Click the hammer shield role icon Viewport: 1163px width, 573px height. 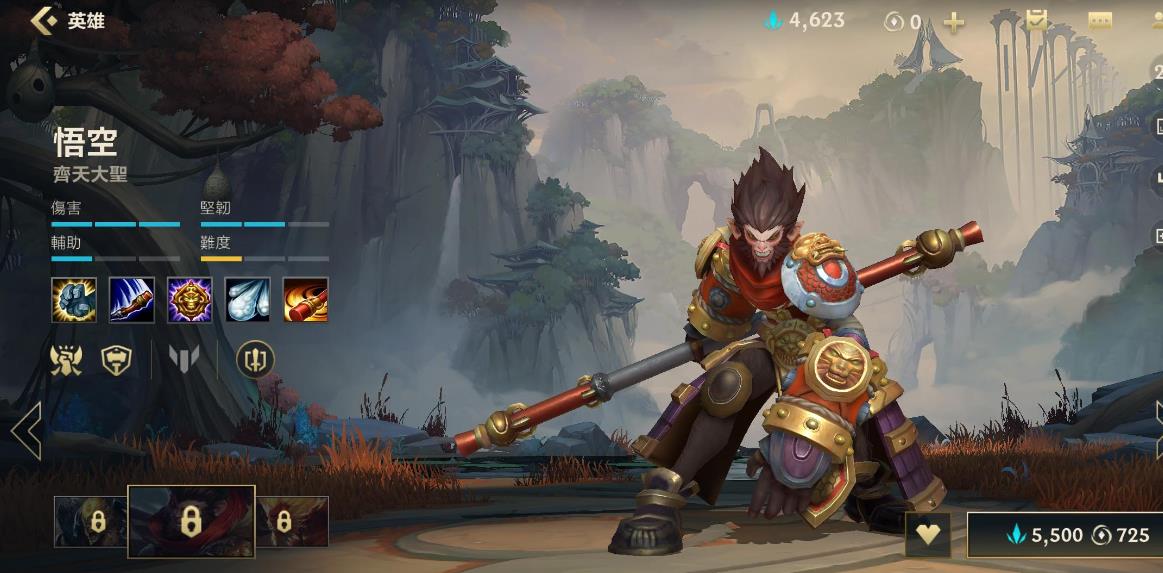point(117,359)
